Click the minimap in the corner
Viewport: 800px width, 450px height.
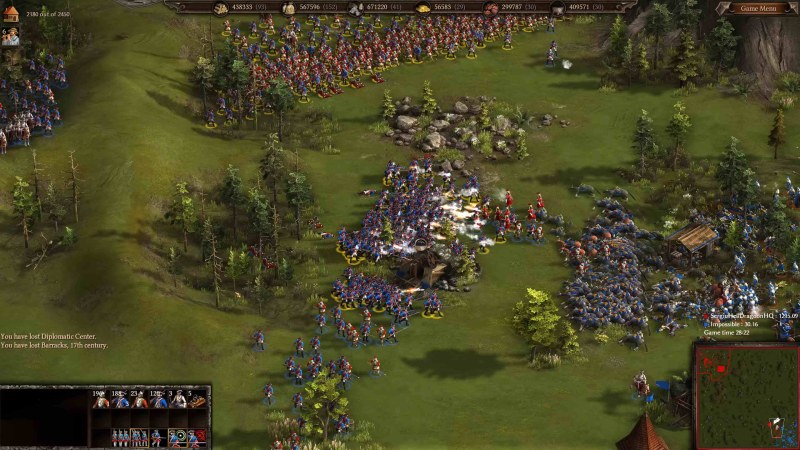click(x=747, y=396)
